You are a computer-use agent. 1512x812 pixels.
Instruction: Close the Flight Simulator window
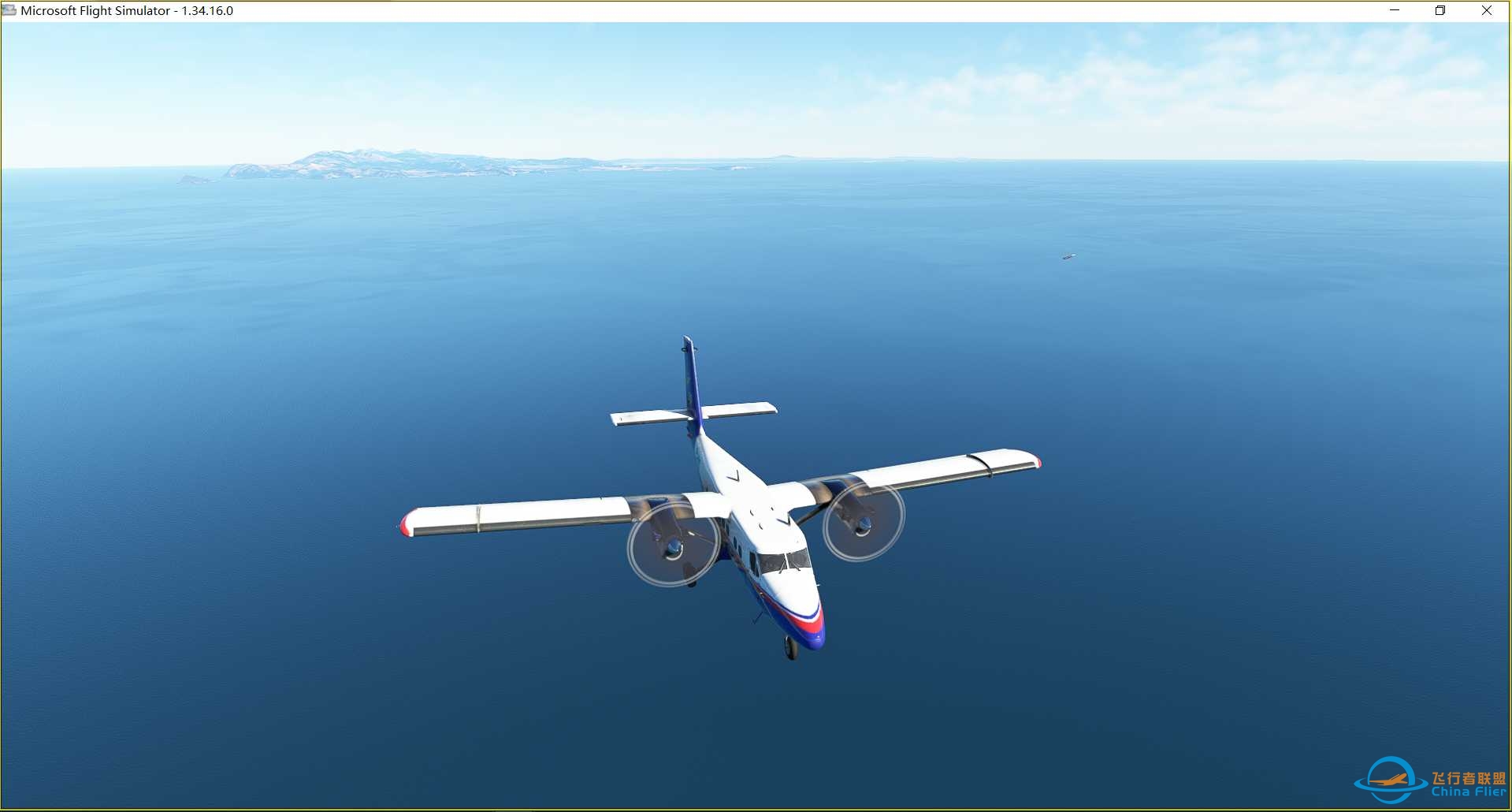(1487, 10)
